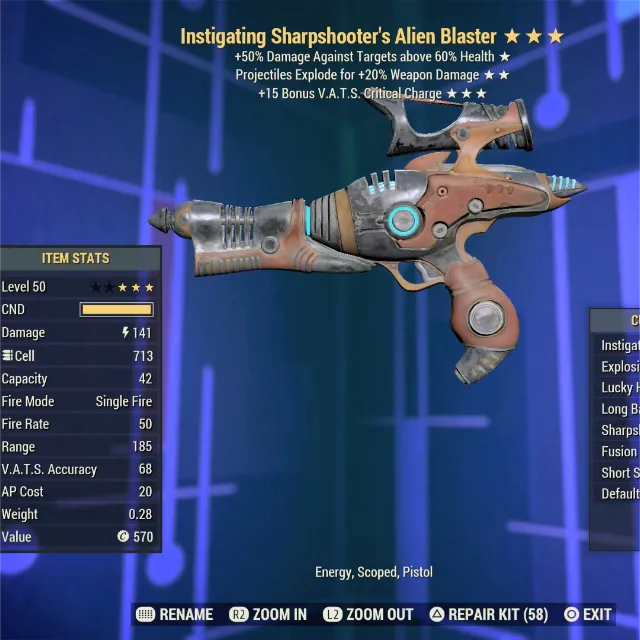Zoom in on the weapon model
The image size is (640, 640).
pos(268,614)
